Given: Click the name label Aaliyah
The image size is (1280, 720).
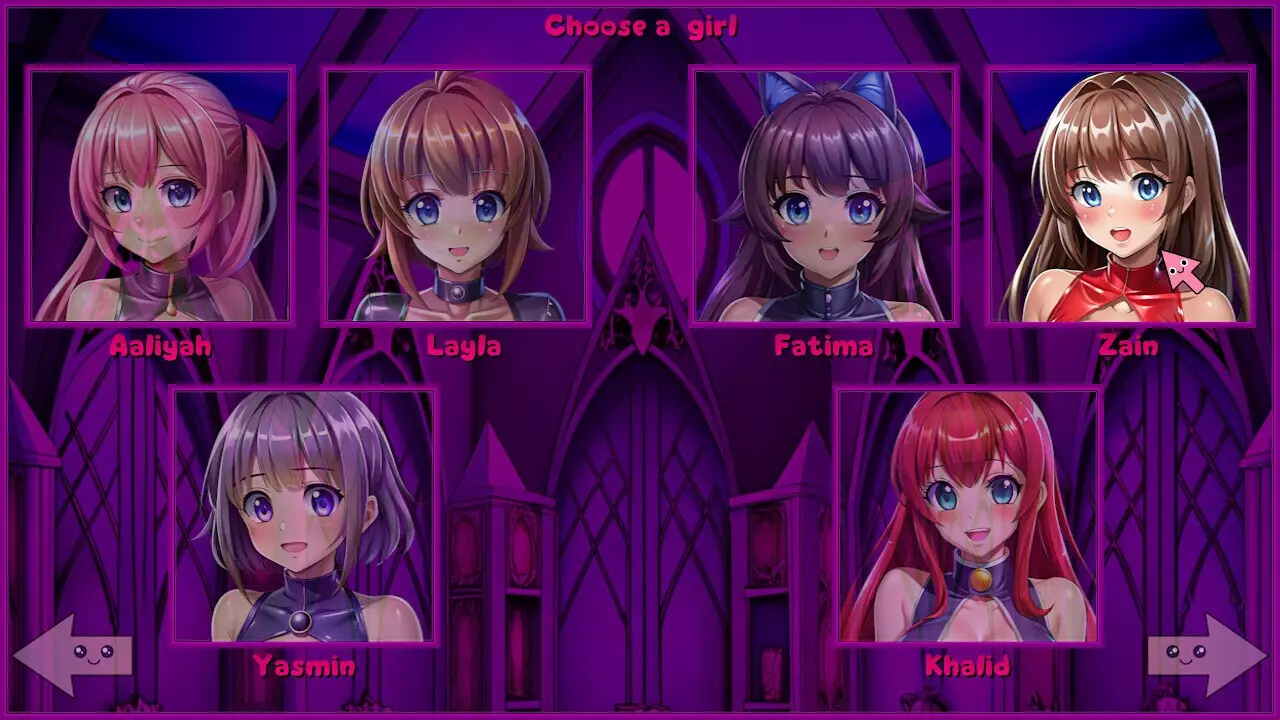Looking at the screenshot, I should pyautogui.click(x=161, y=348).
